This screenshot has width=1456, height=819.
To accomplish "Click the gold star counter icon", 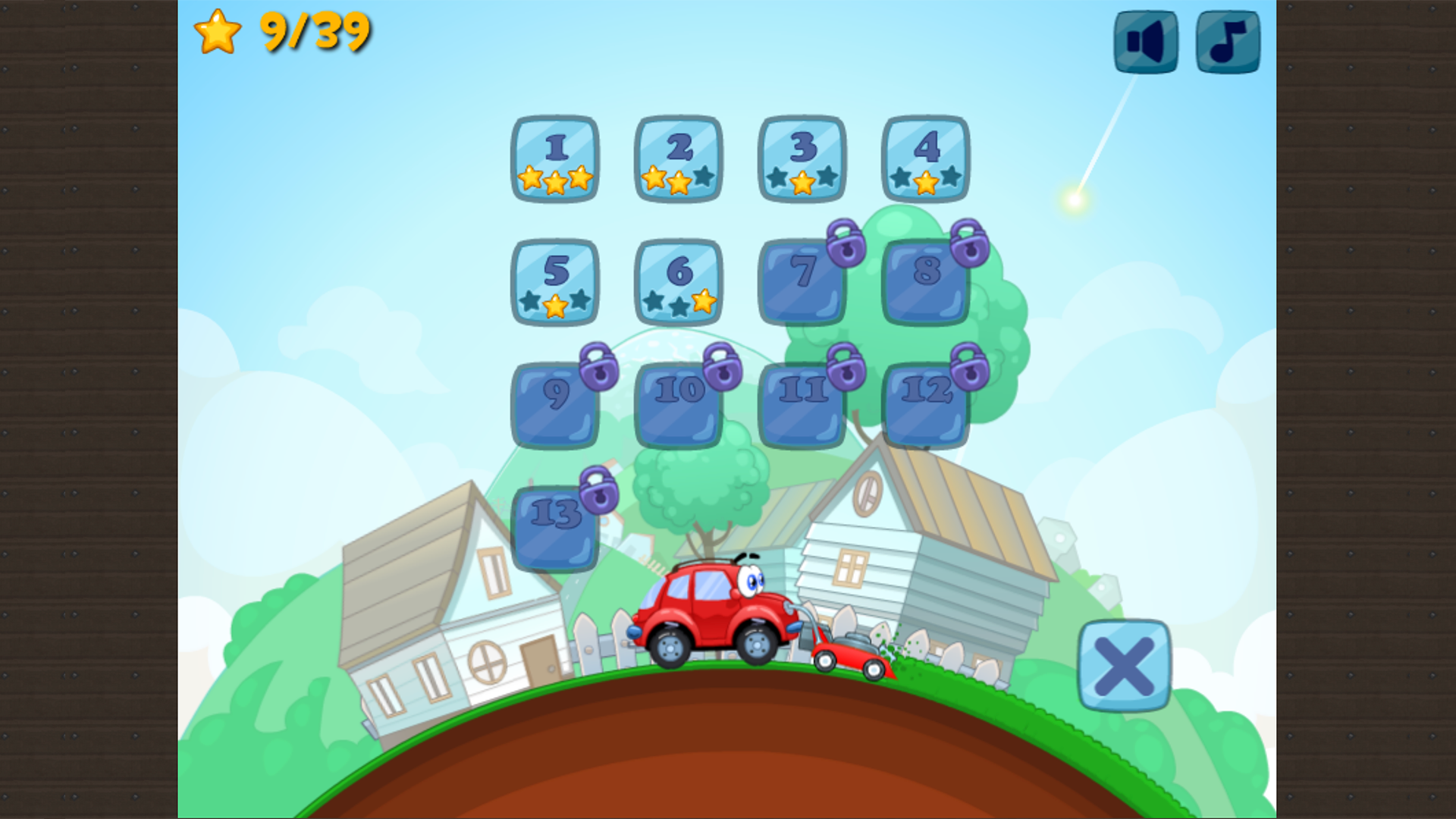I will coord(218,32).
